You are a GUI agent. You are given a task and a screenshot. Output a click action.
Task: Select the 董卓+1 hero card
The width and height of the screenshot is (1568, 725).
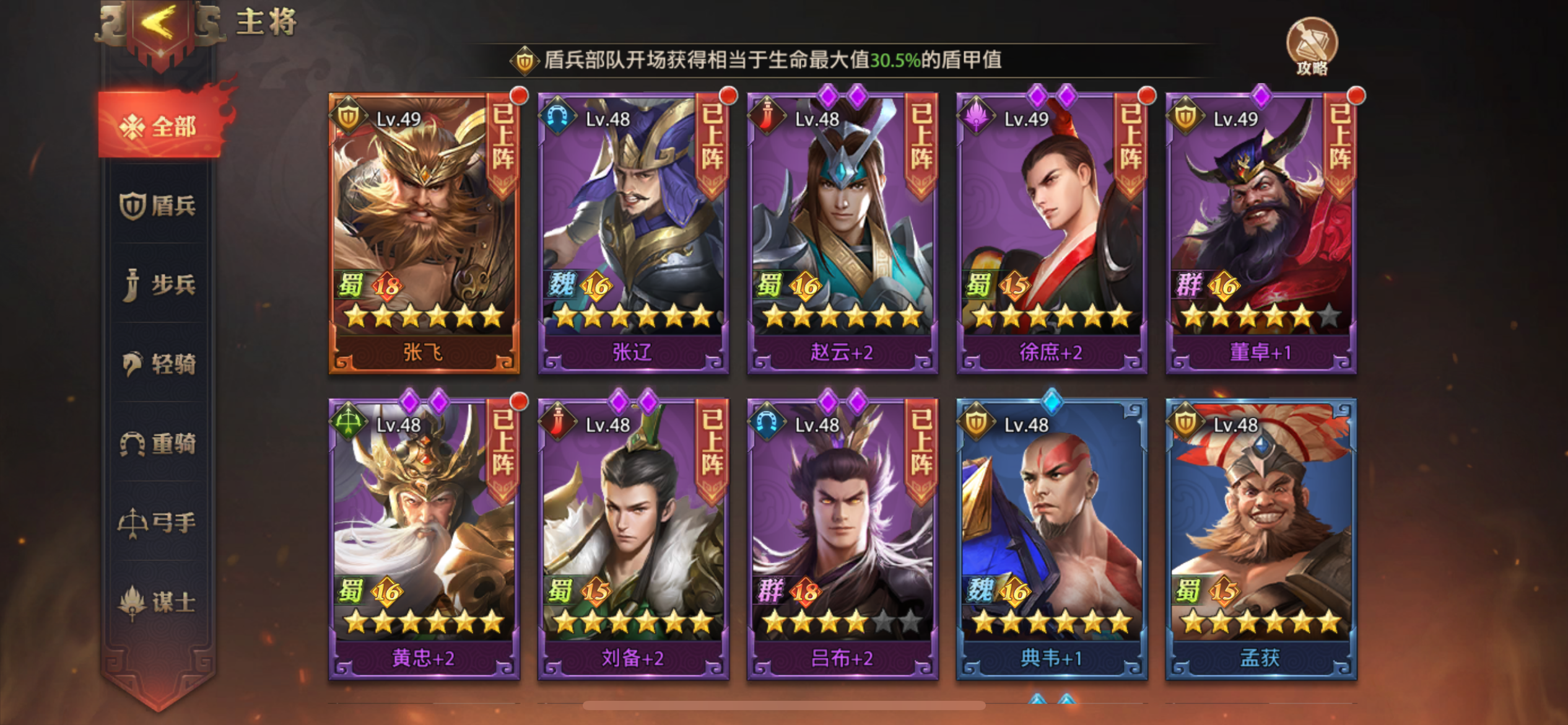tap(1261, 234)
